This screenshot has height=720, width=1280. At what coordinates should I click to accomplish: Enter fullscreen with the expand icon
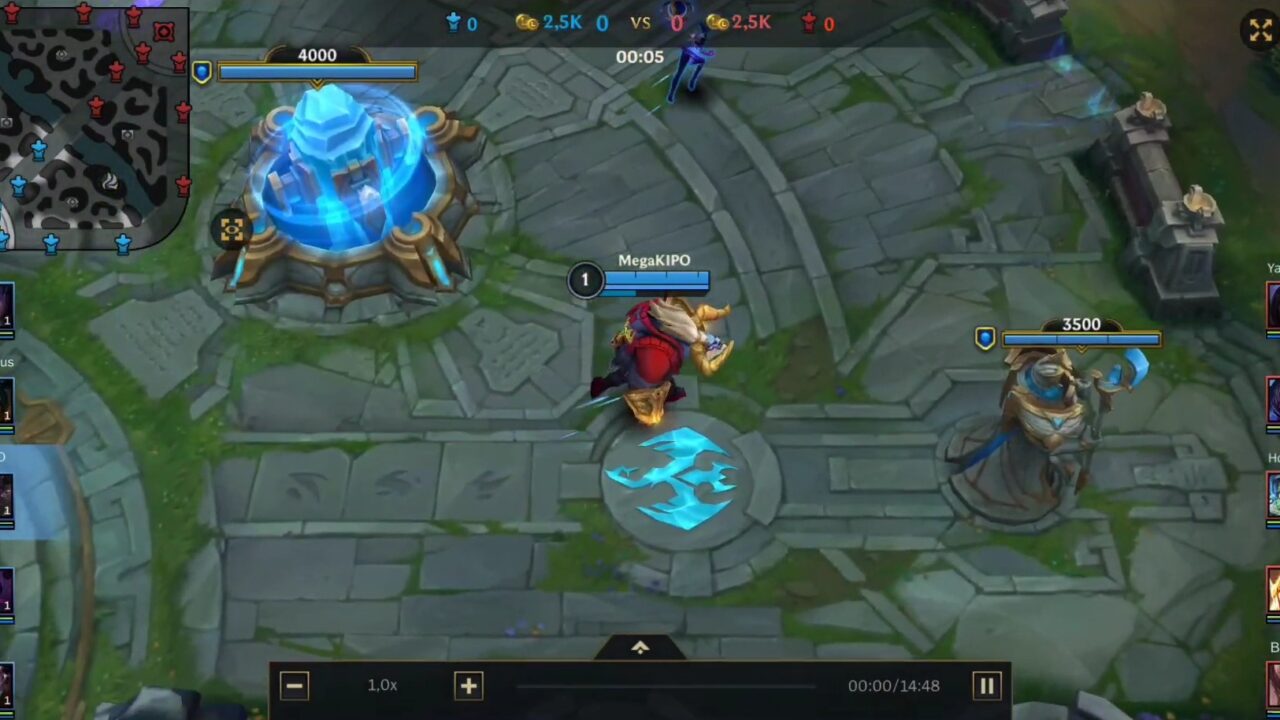[1259, 30]
